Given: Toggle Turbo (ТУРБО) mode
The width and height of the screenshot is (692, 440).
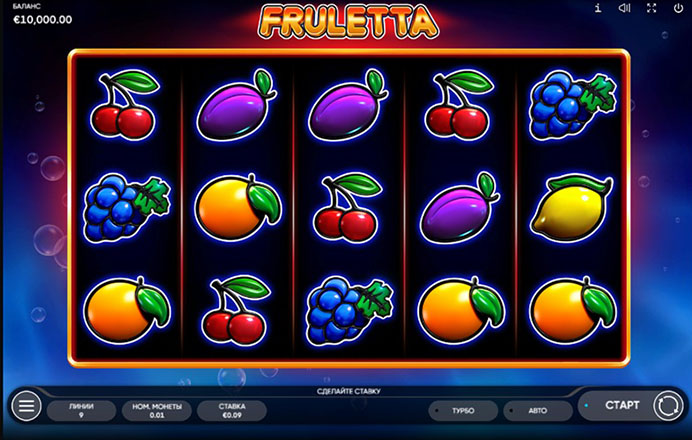Looking at the screenshot, I should pyautogui.click(x=463, y=410).
